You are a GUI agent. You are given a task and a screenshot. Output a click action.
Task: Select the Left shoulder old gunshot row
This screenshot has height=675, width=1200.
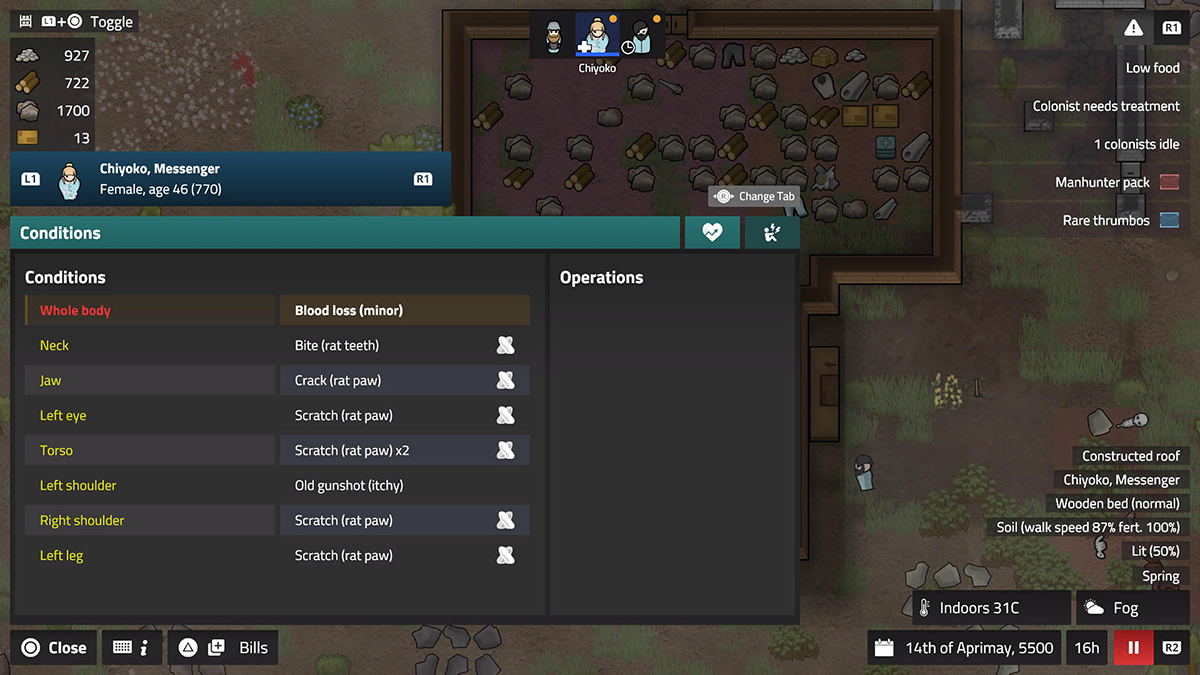point(277,485)
